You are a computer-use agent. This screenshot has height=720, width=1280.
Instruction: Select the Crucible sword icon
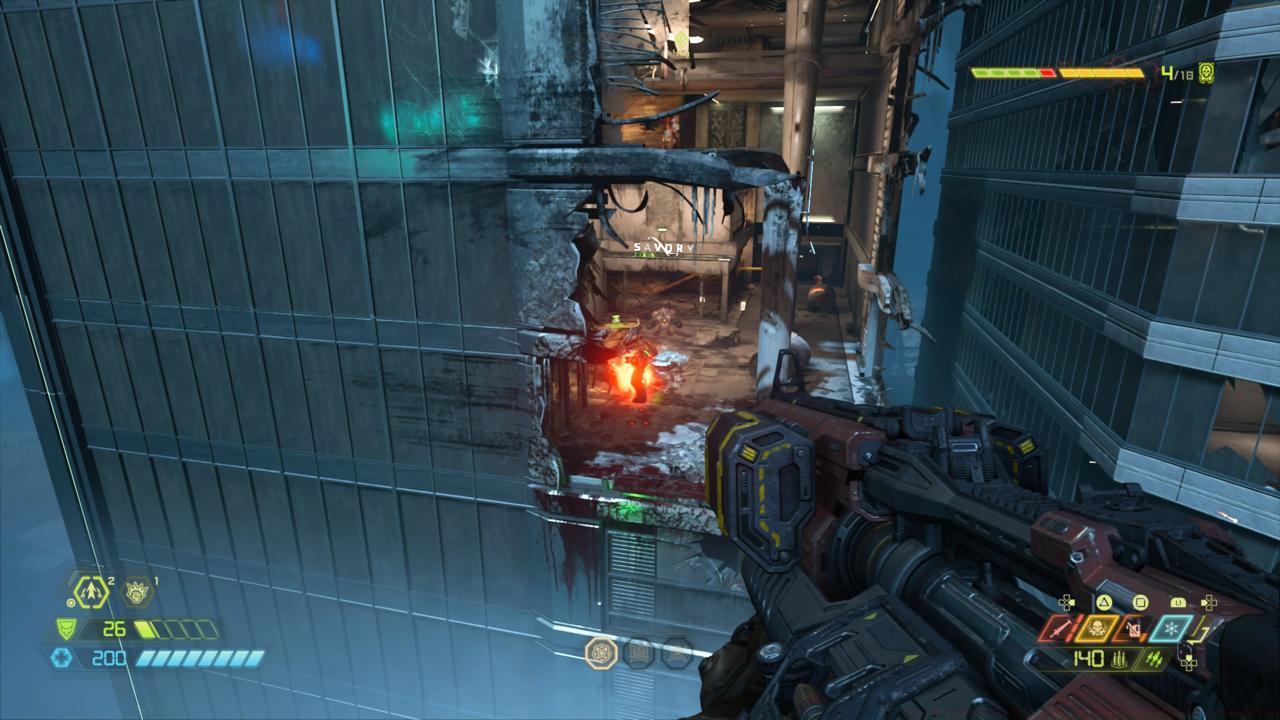[1060, 629]
